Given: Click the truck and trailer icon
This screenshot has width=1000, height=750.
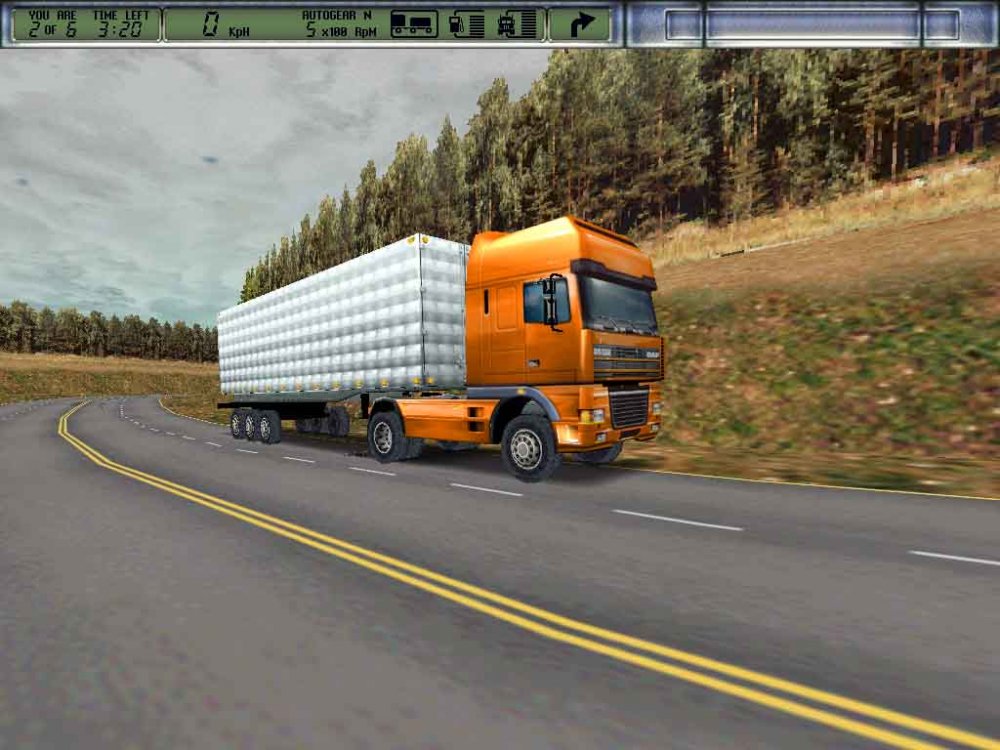Looking at the screenshot, I should 413,24.
